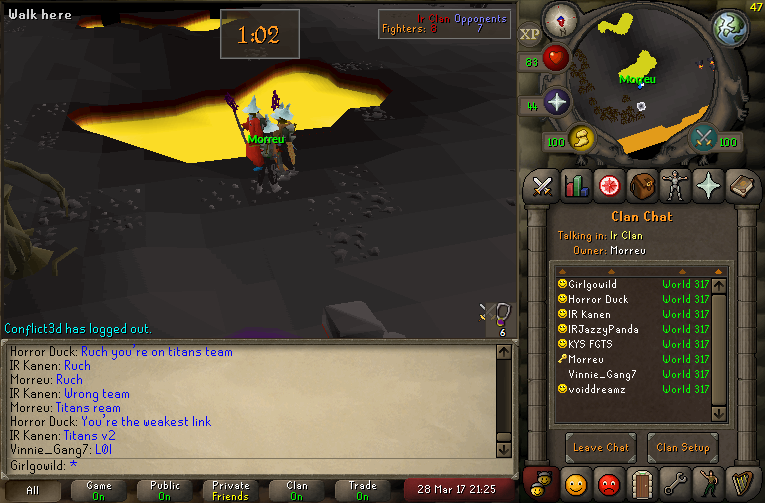Image resolution: width=765 pixels, height=503 pixels.
Task: Toggle the XP drops button
Action: click(x=529, y=34)
